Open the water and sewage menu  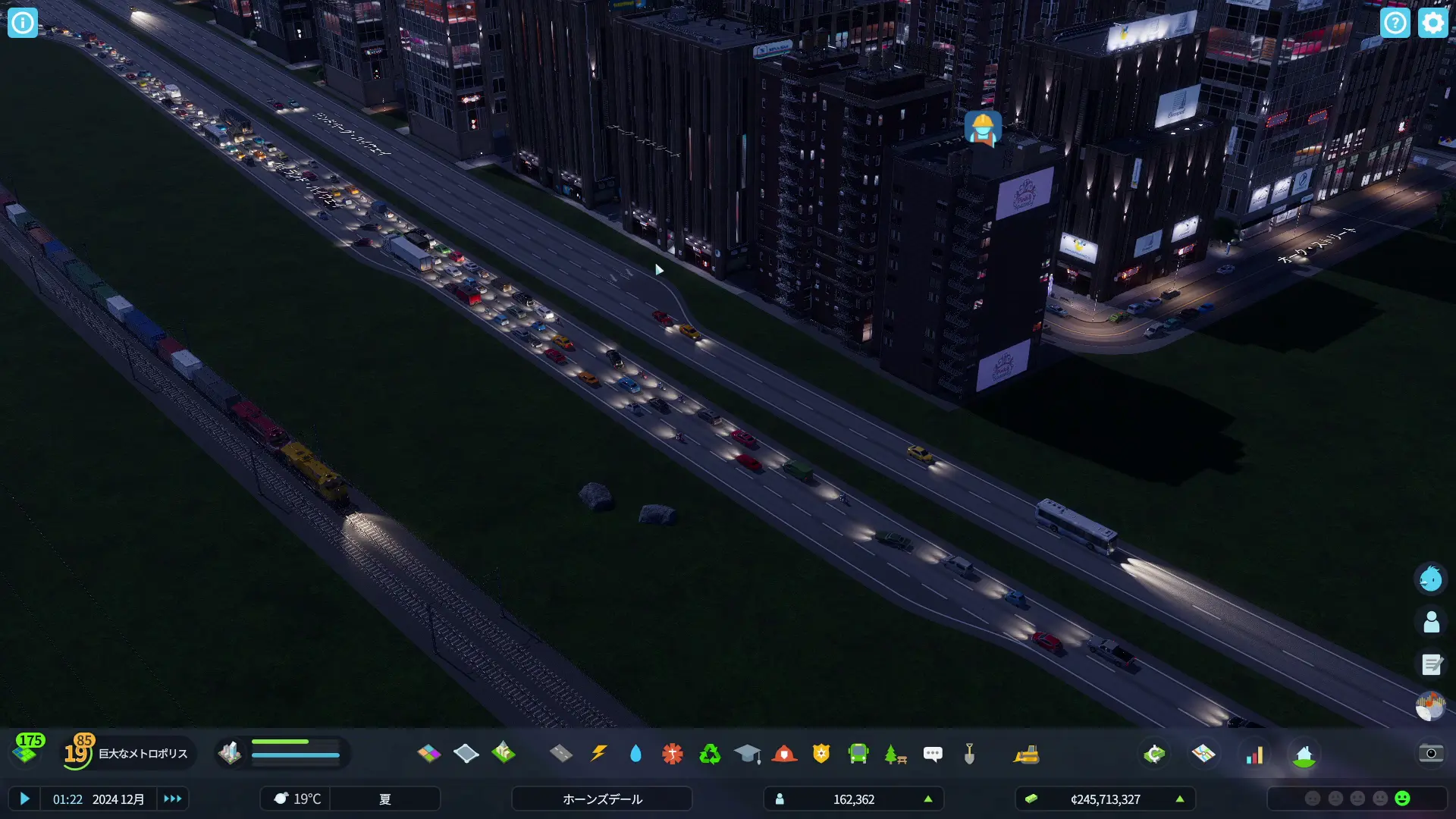pos(635,753)
